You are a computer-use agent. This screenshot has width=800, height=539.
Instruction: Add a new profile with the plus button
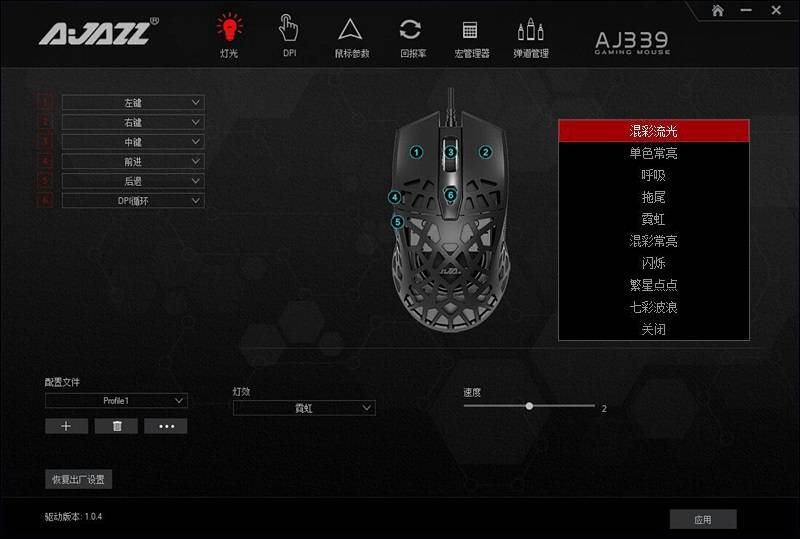pos(66,426)
